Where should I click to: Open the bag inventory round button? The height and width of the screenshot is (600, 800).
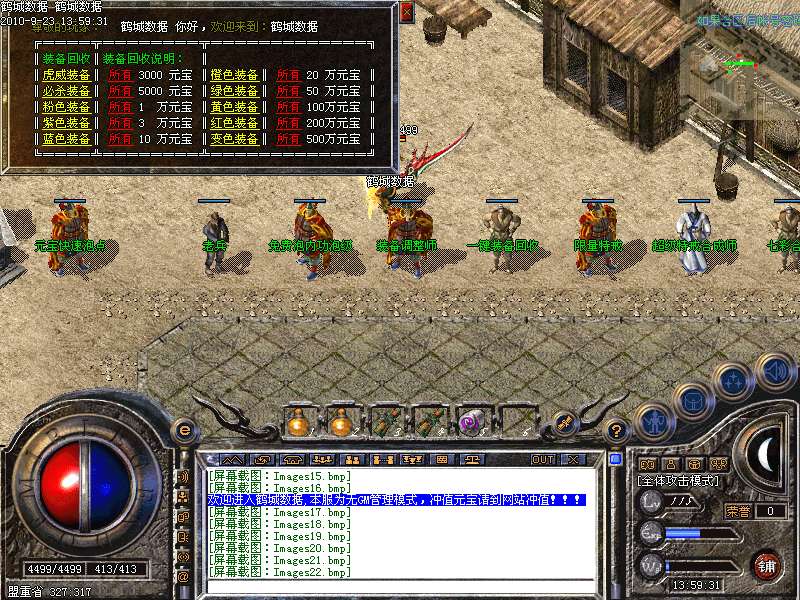(694, 400)
